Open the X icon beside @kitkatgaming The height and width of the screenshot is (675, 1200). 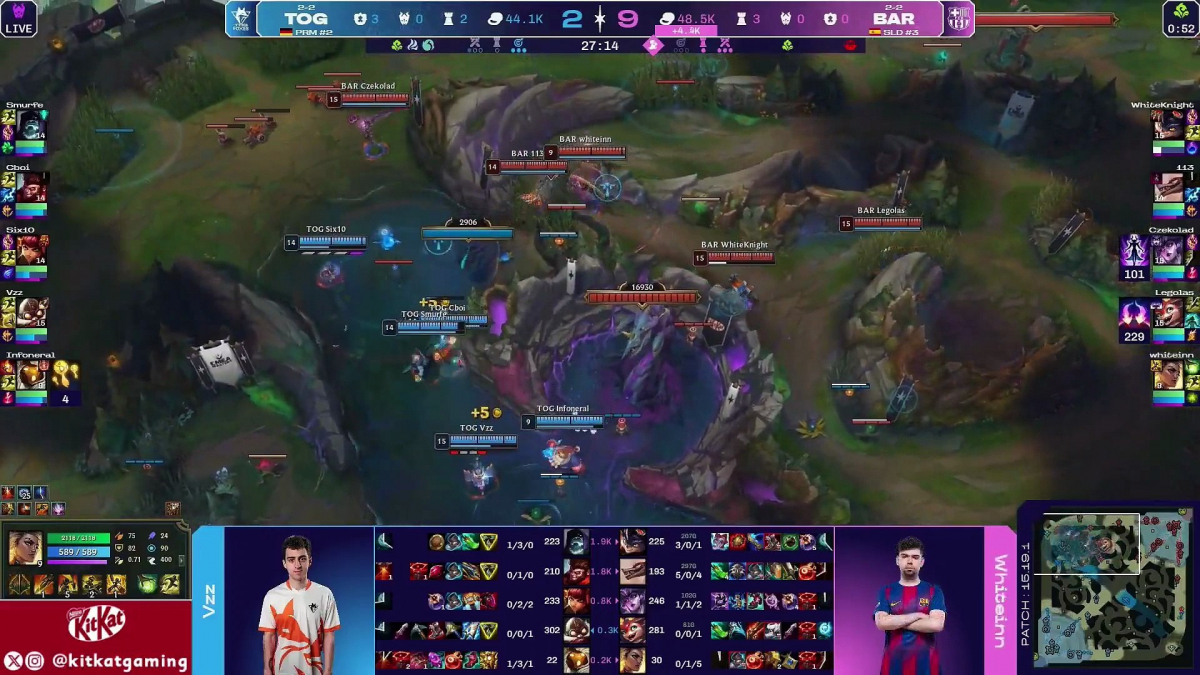coord(13,661)
